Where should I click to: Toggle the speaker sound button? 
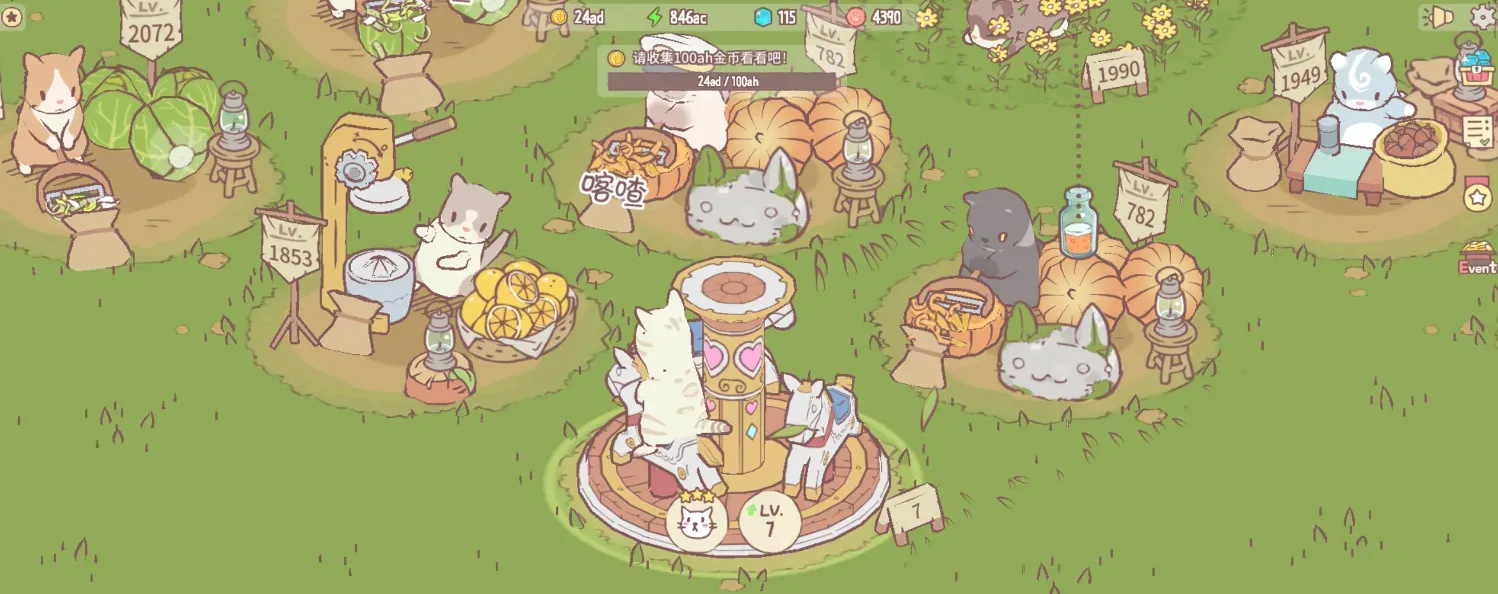pyautogui.click(x=1441, y=17)
